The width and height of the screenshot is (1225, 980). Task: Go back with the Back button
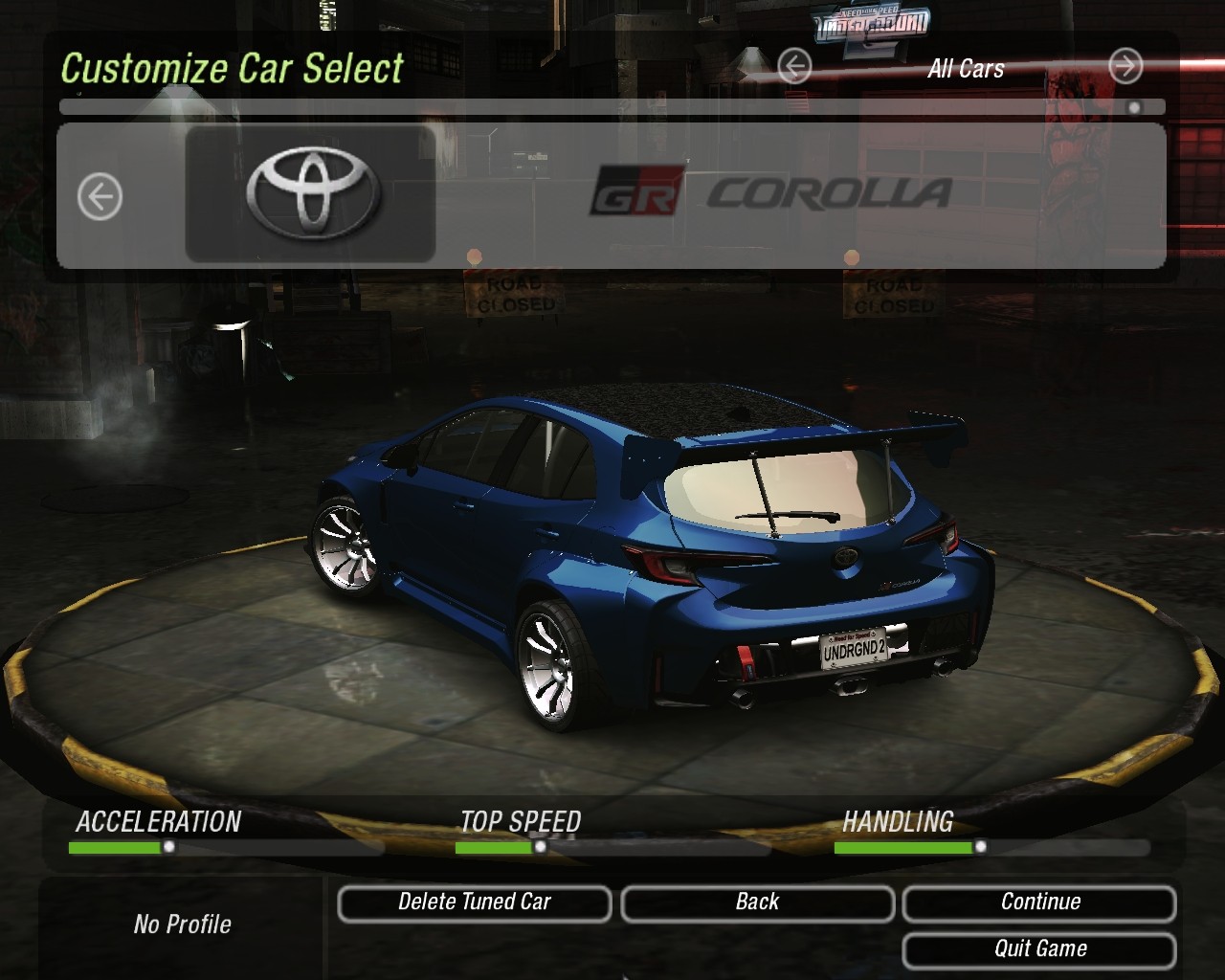[x=757, y=902]
